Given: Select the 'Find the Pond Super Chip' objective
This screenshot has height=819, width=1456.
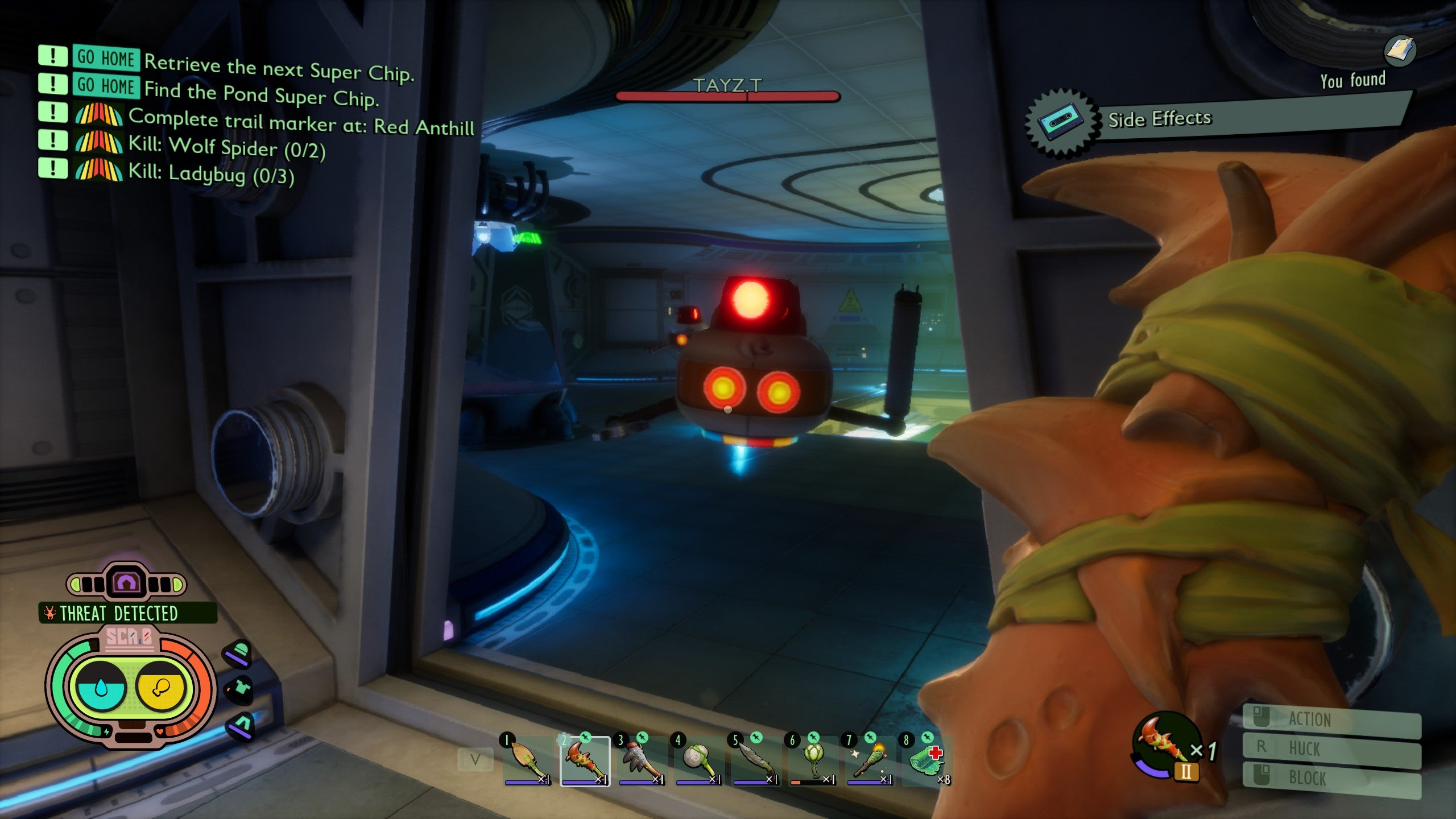Looking at the screenshot, I should click(260, 94).
